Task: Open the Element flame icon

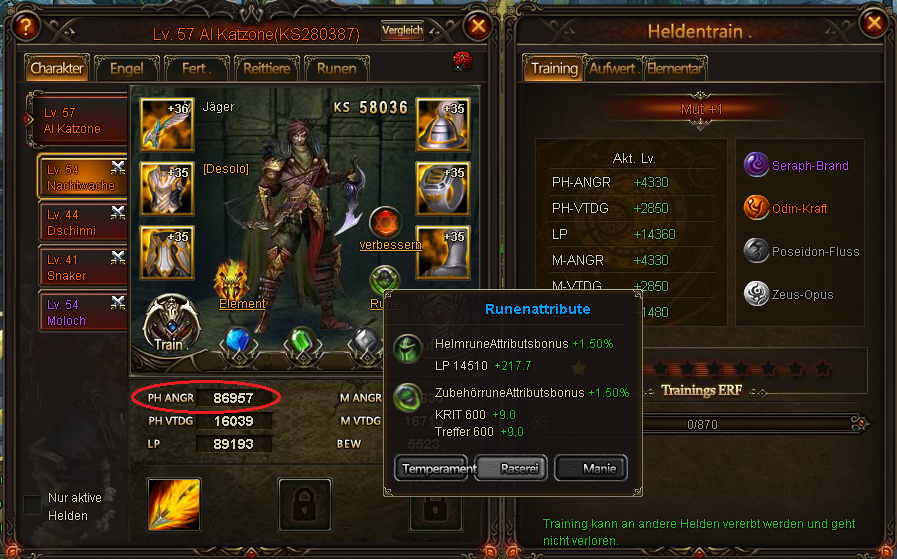Action: (233, 281)
